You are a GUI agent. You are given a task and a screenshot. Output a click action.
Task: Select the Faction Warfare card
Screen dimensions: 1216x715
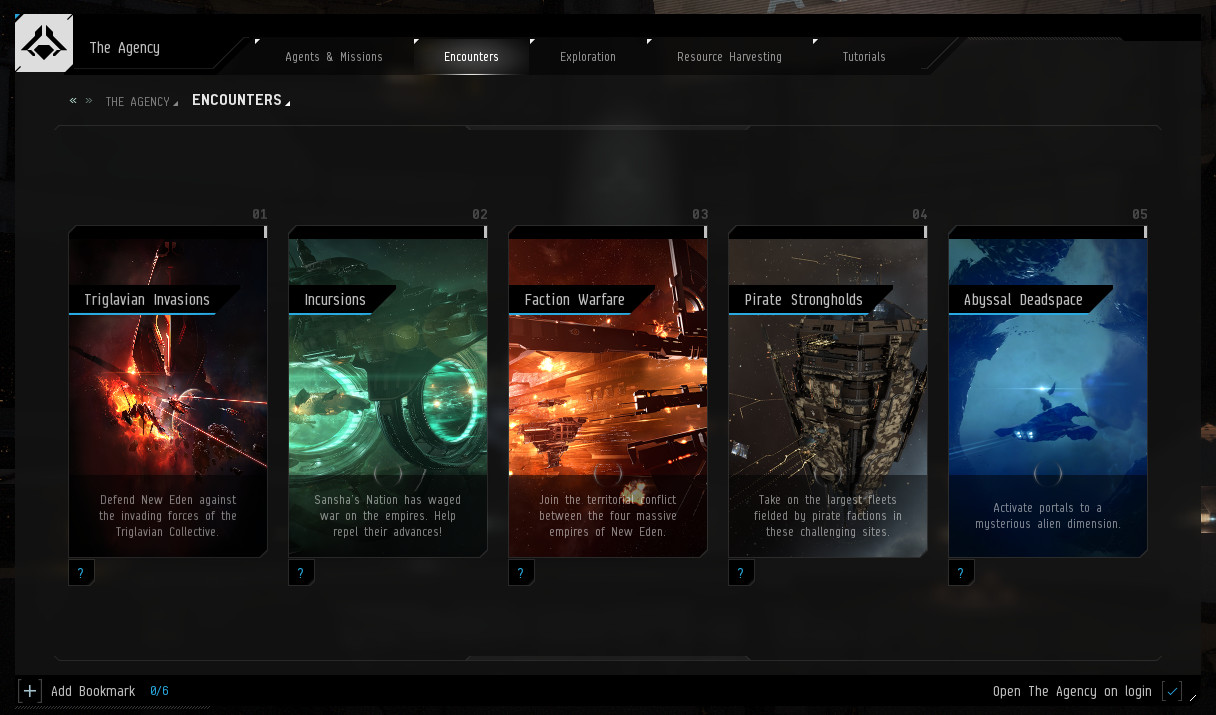point(608,390)
